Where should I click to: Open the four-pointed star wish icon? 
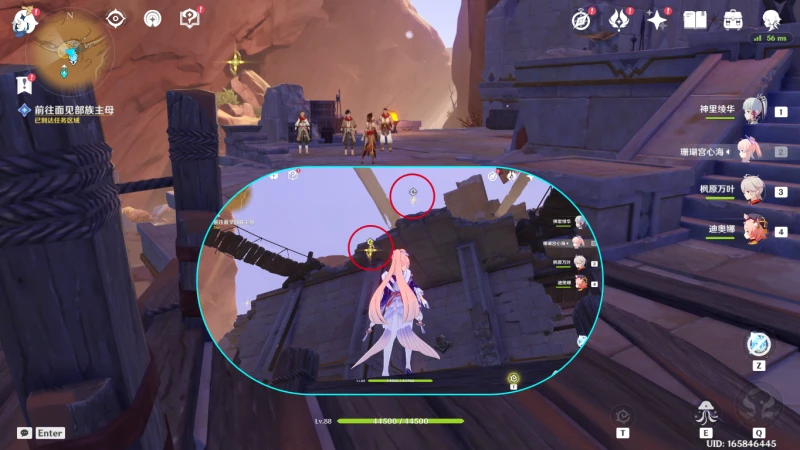(657, 19)
